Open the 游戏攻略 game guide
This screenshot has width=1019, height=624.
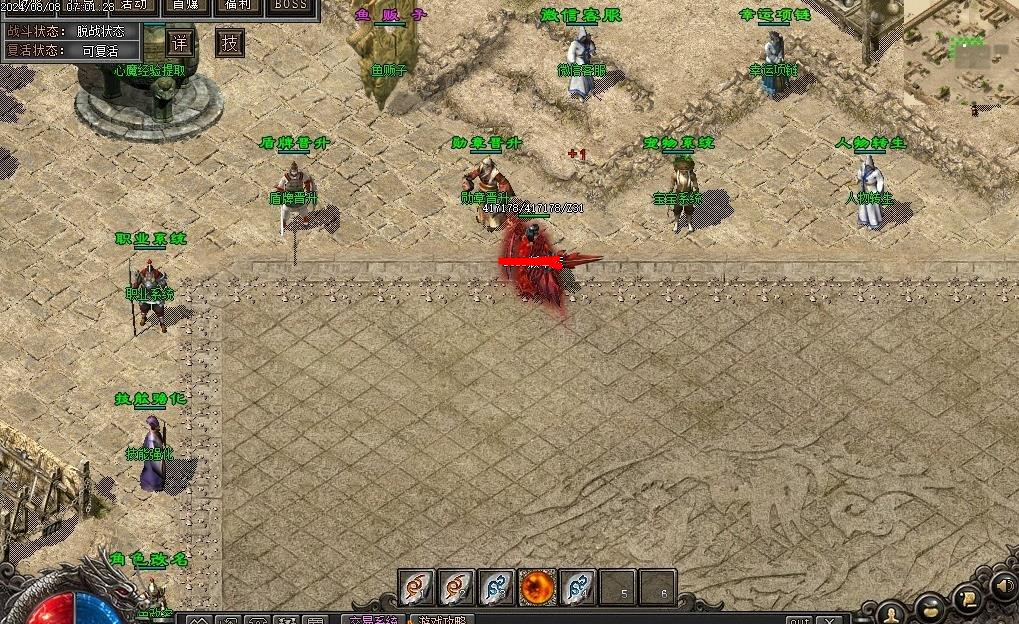pos(445,619)
